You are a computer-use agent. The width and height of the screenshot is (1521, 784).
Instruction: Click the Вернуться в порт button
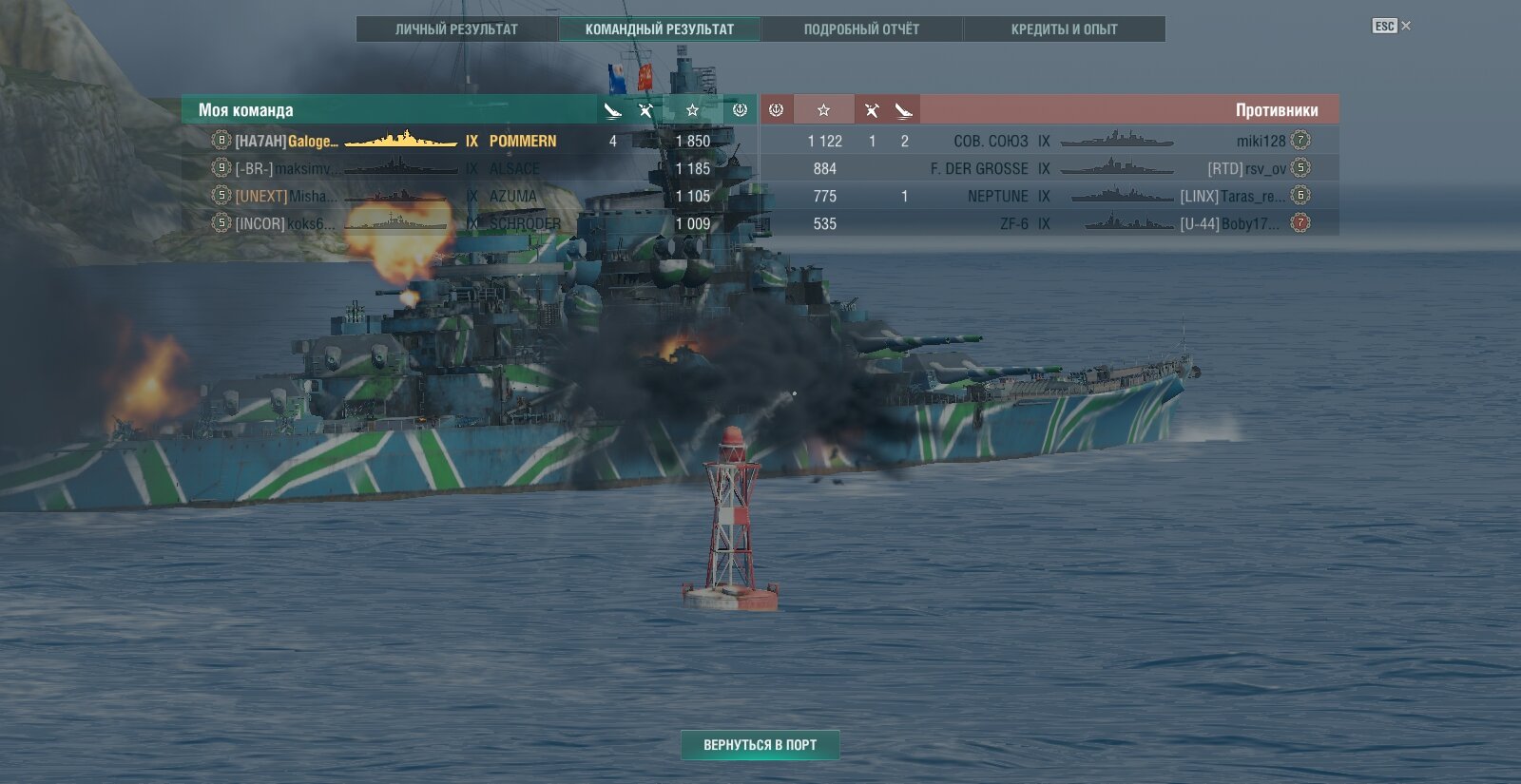point(760,745)
